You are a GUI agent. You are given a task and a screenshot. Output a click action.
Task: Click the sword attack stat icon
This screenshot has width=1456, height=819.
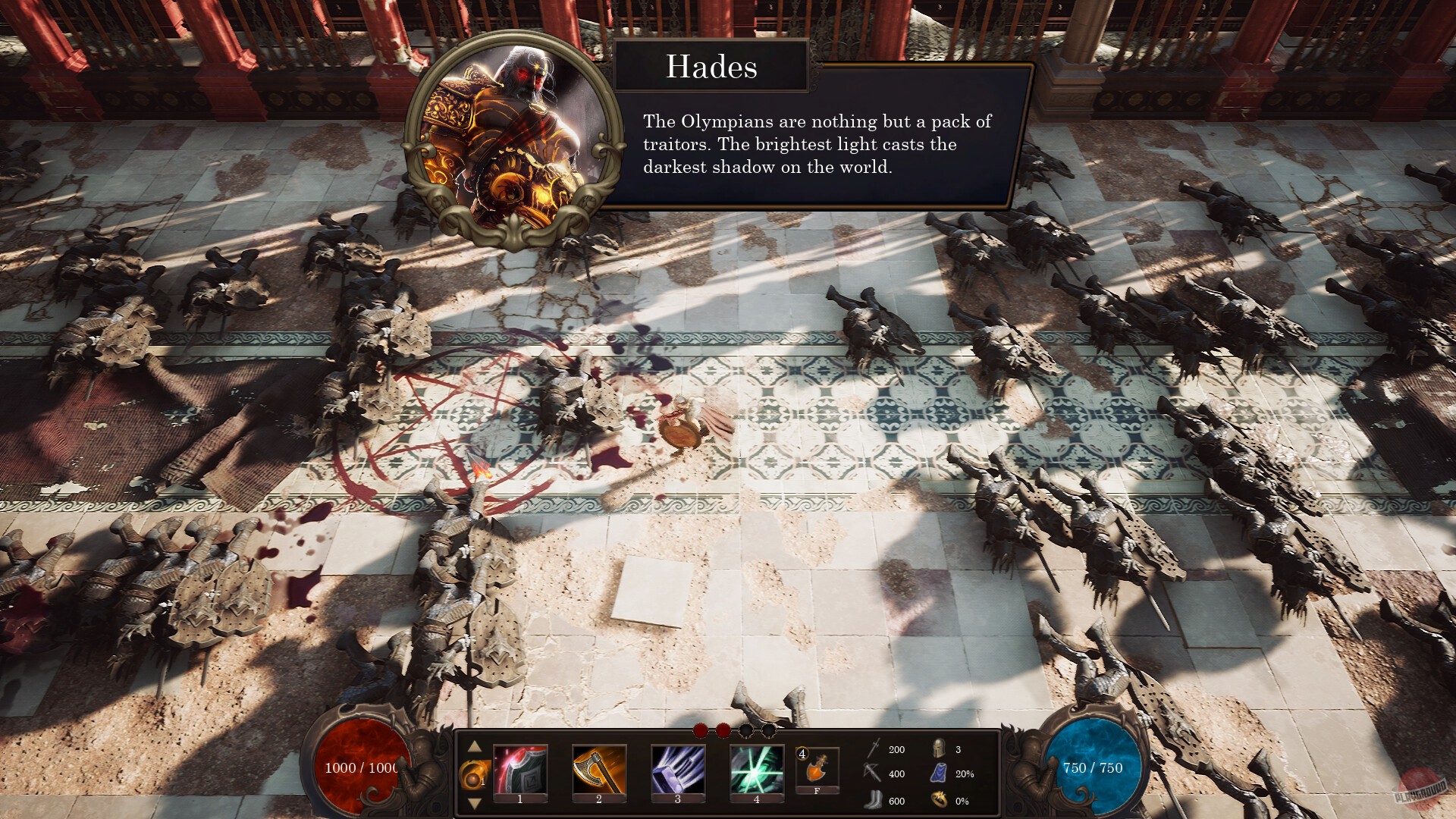pyautogui.click(x=874, y=748)
